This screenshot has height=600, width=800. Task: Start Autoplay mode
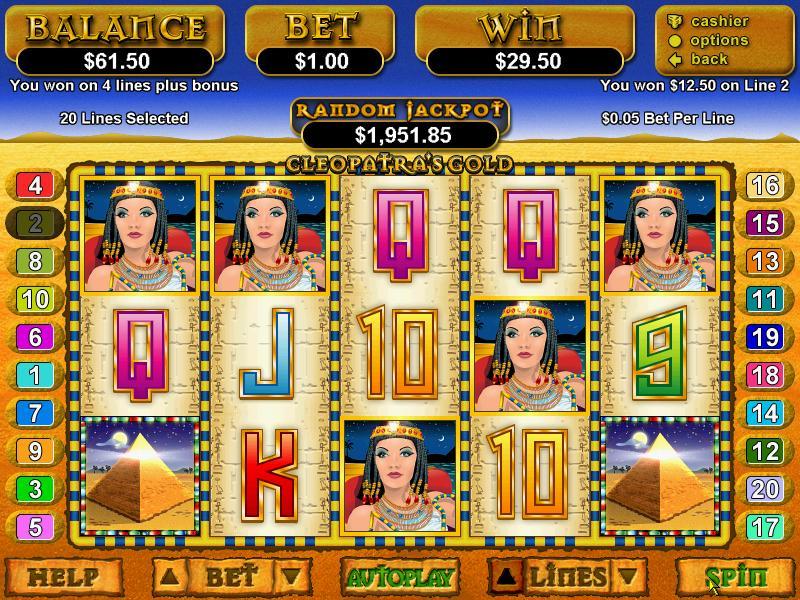point(399,577)
